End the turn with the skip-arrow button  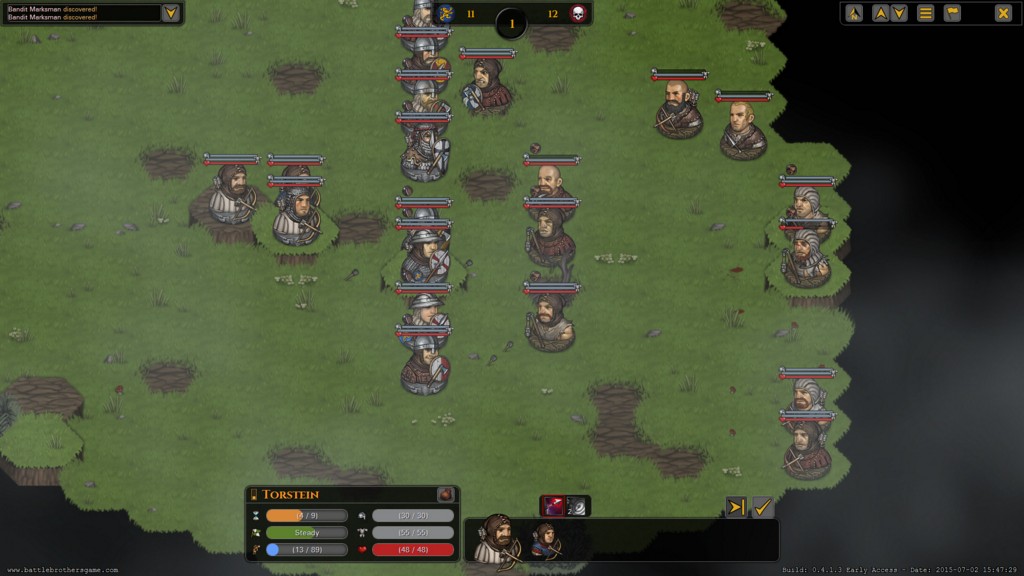[736, 508]
